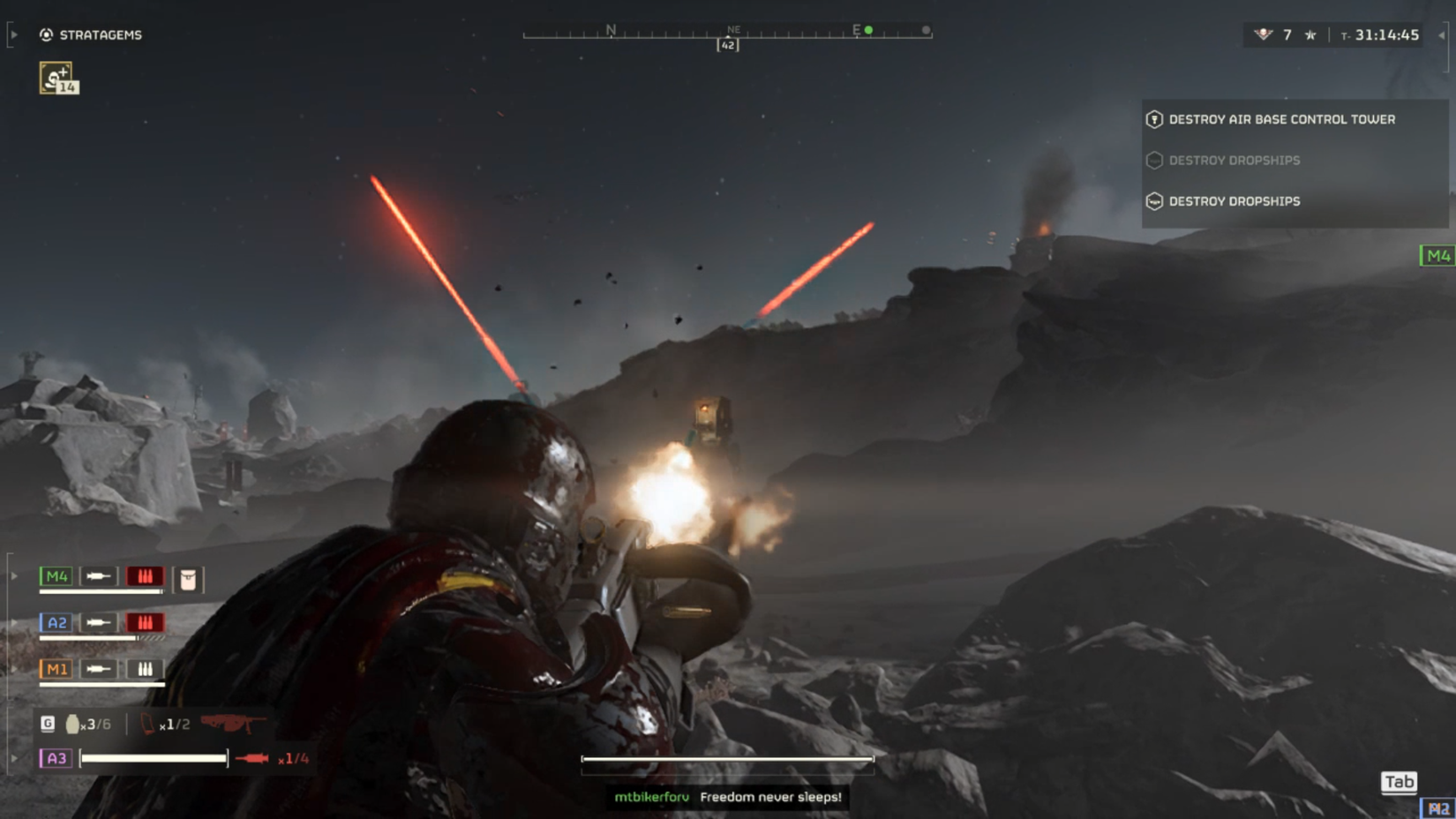Click the Destroy Air Base Control Tower objective icon
Screen dimensions: 1456x819
(x=1154, y=119)
